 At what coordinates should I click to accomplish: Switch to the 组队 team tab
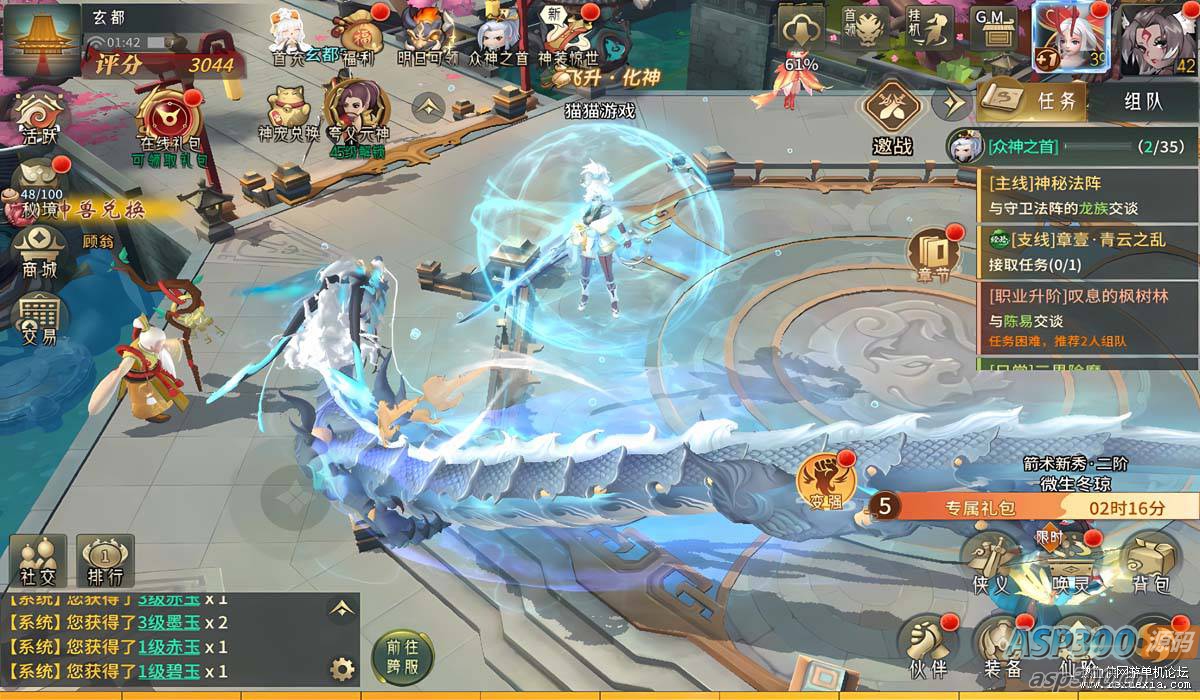(1143, 100)
